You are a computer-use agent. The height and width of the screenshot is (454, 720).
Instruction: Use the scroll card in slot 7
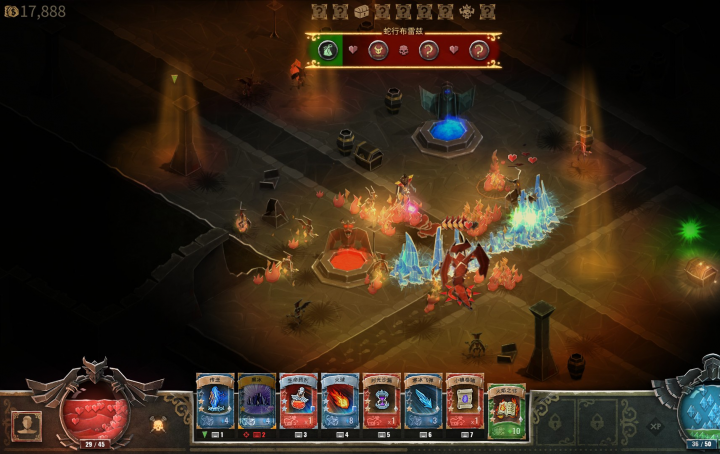tap(464, 402)
